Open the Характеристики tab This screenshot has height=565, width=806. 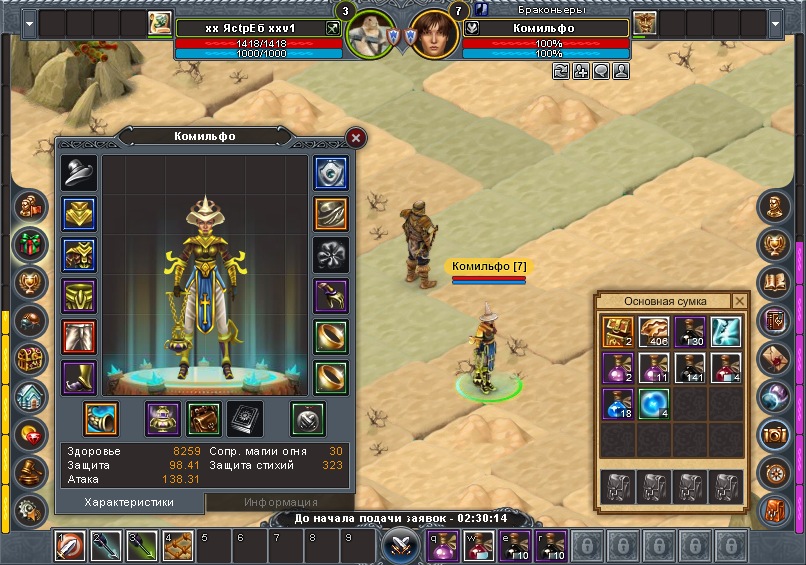(129, 502)
